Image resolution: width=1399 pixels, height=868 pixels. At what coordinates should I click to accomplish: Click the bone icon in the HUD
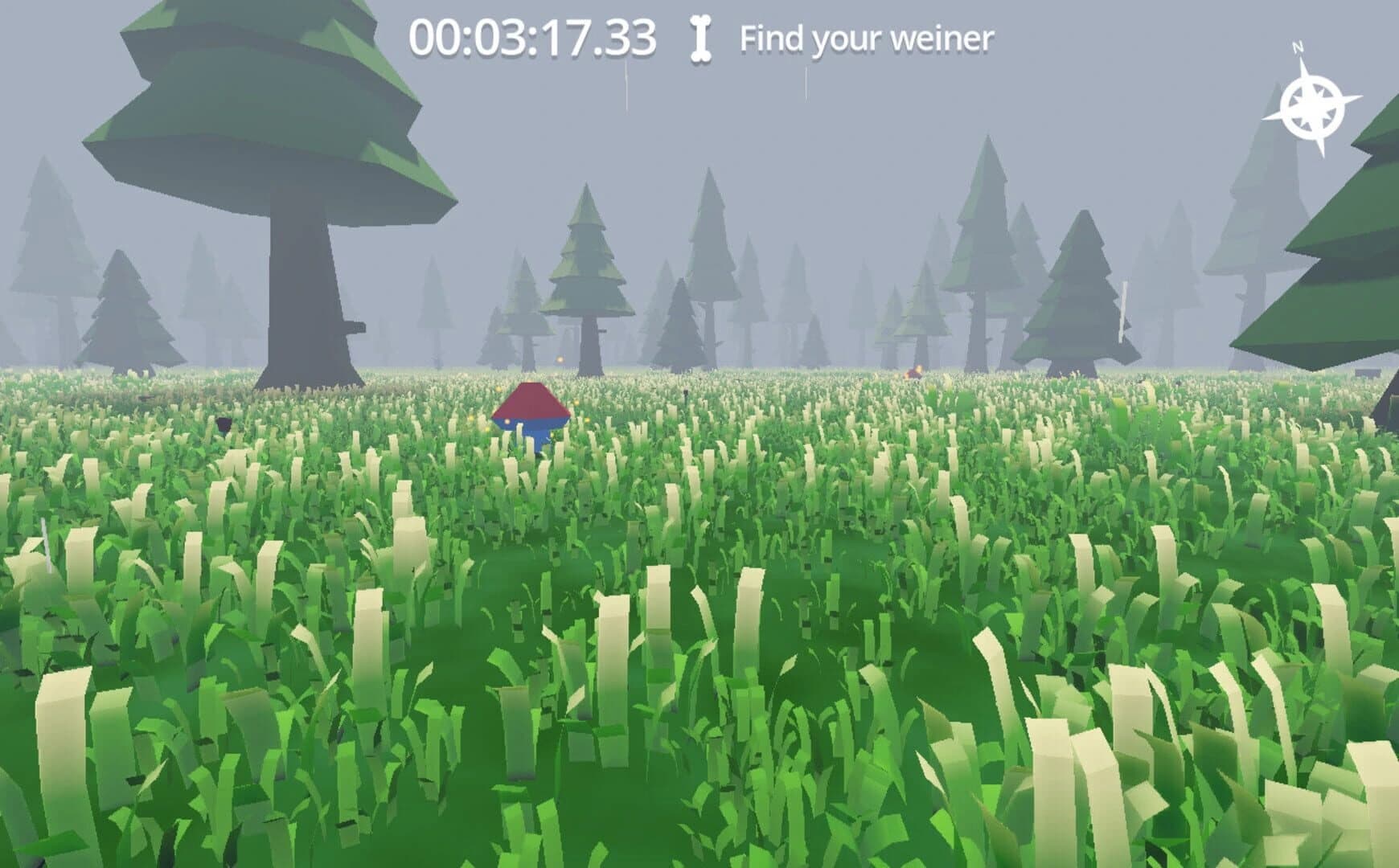699,36
